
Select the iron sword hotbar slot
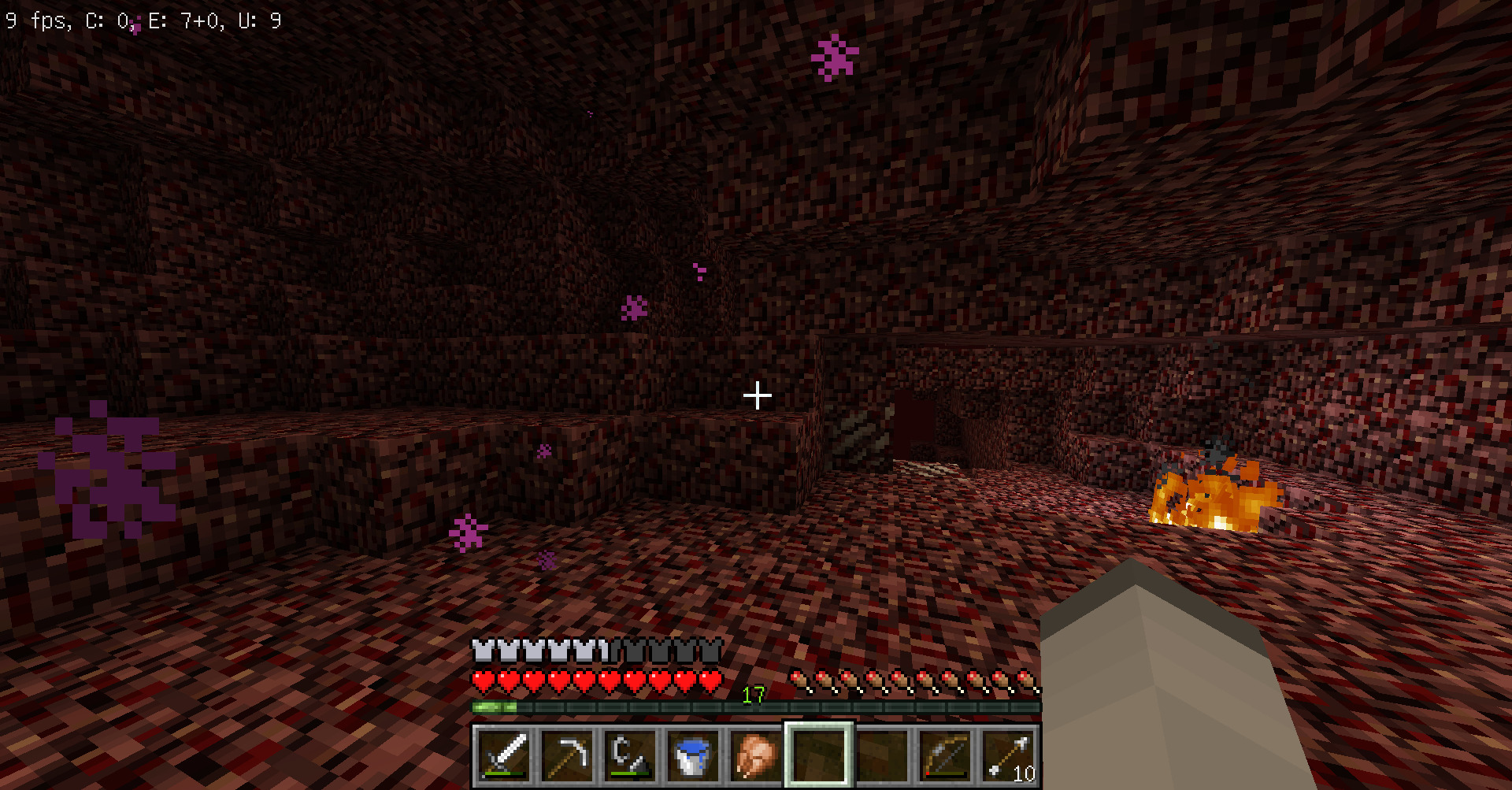click(x=504, y=755)
